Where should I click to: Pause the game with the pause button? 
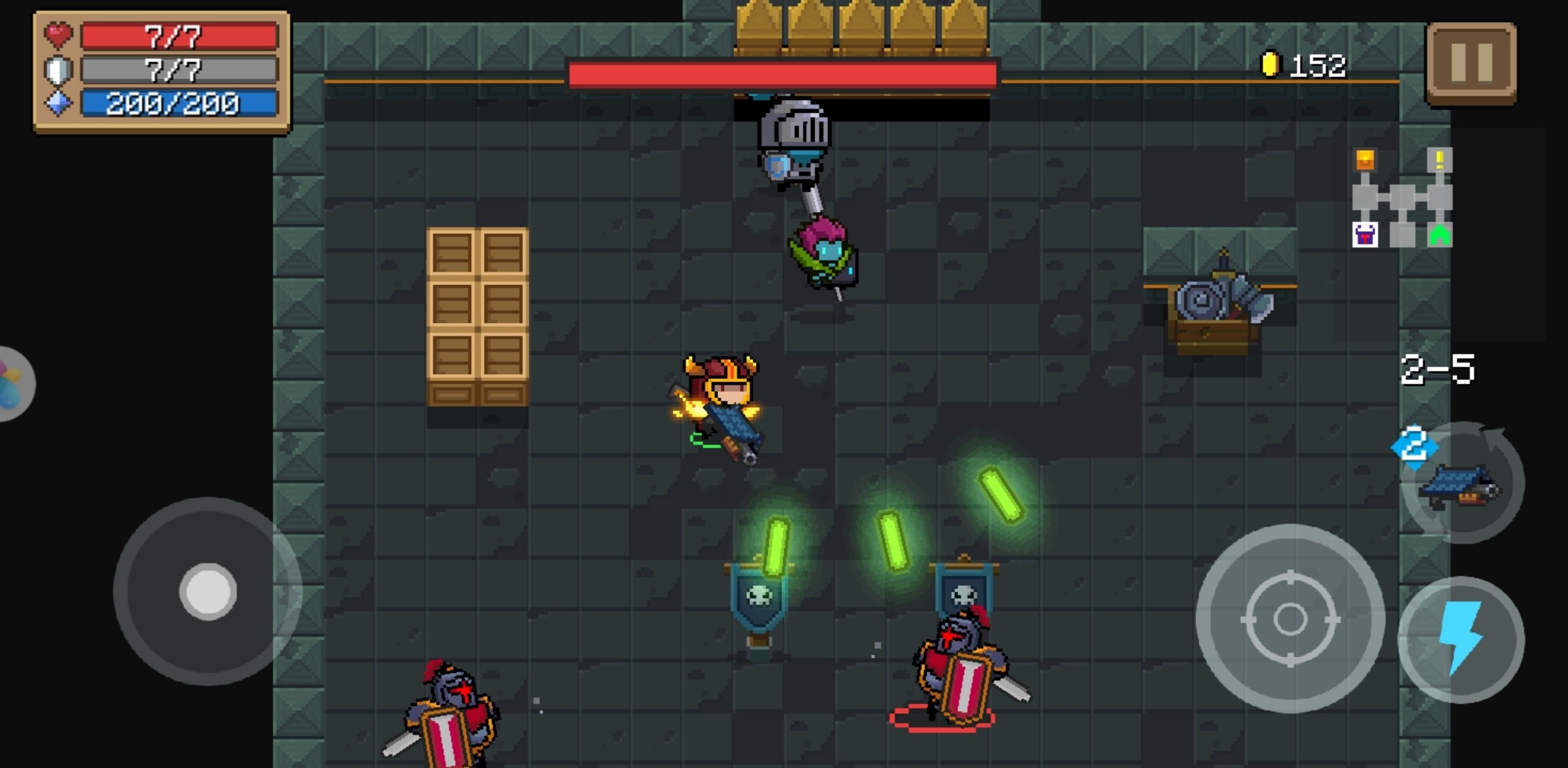[1471, 63]
